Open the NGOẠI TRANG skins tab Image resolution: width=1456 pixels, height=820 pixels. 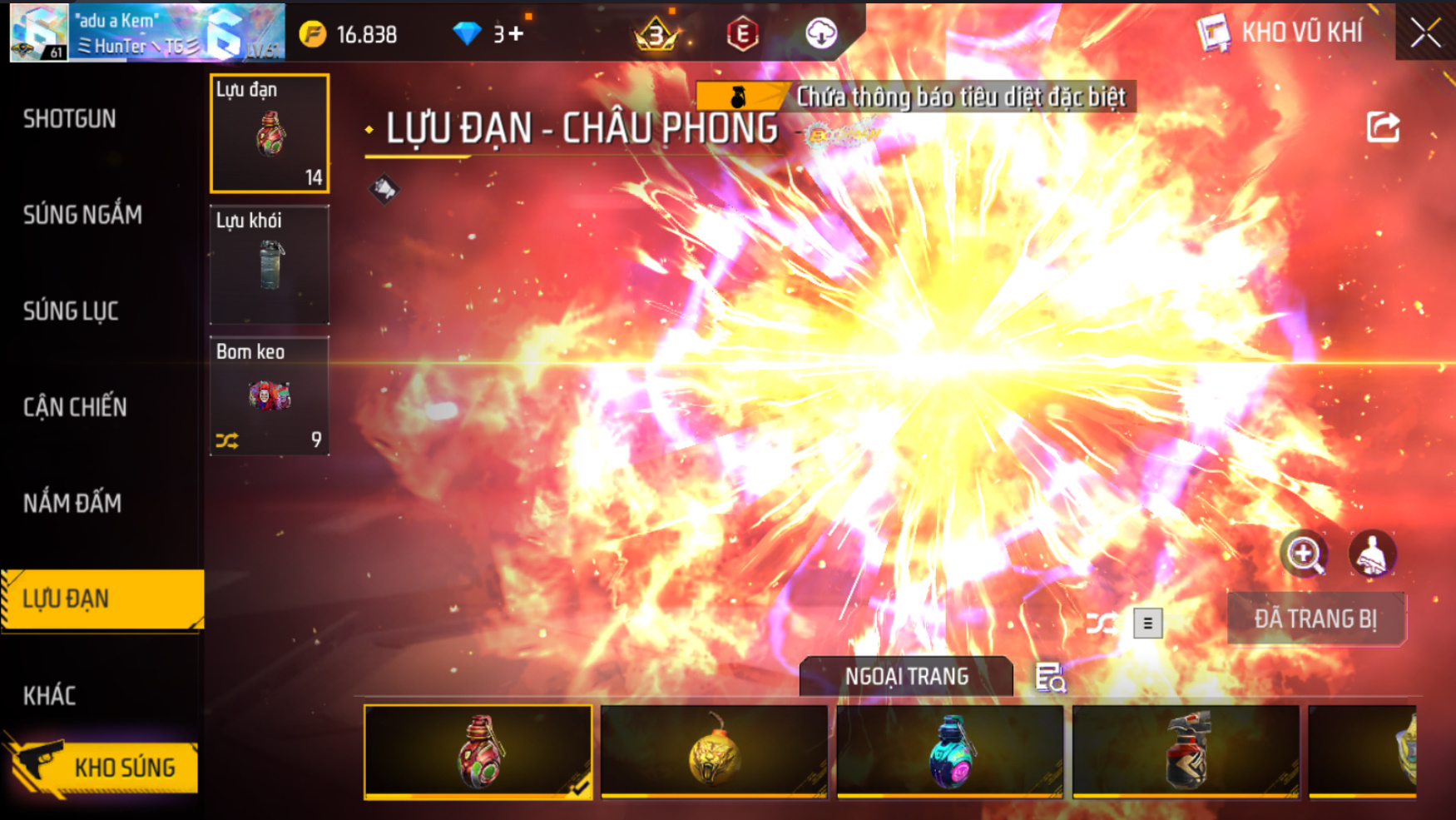point(906,677)
